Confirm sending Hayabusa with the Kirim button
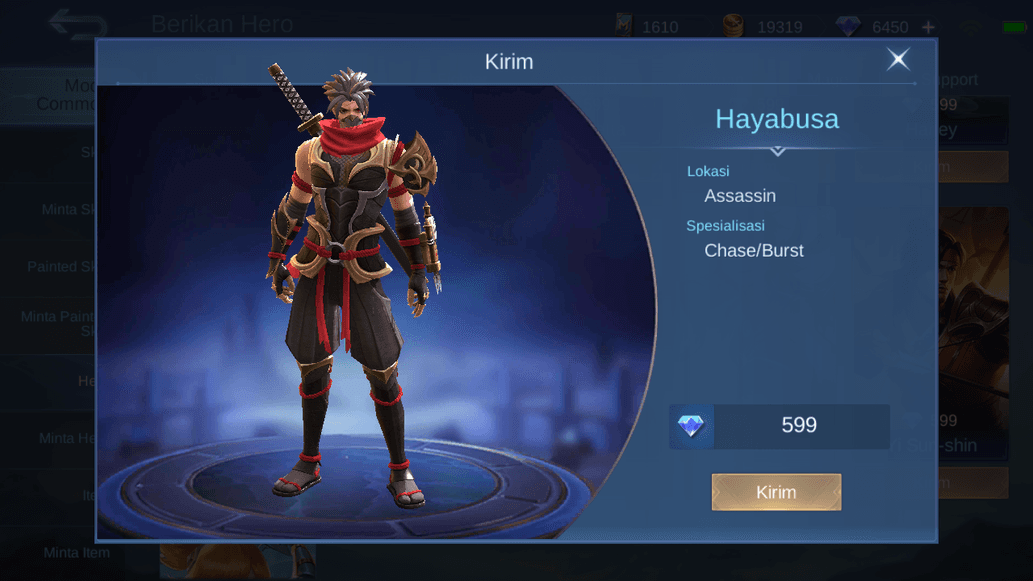This screenshot has width=1033, height=581. point(776,492)
